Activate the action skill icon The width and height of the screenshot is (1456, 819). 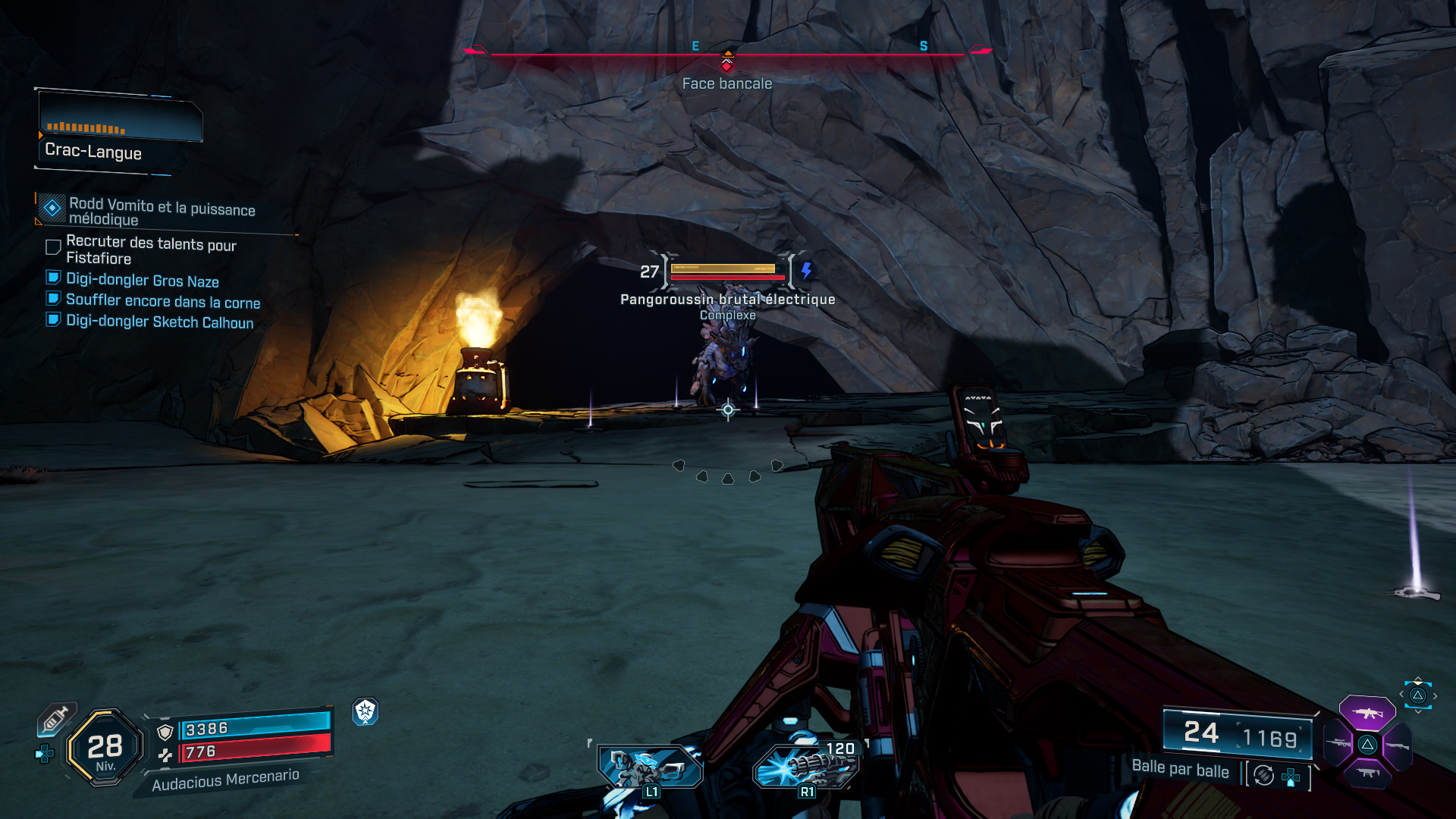pyautogui.click(x=649, y=767)
